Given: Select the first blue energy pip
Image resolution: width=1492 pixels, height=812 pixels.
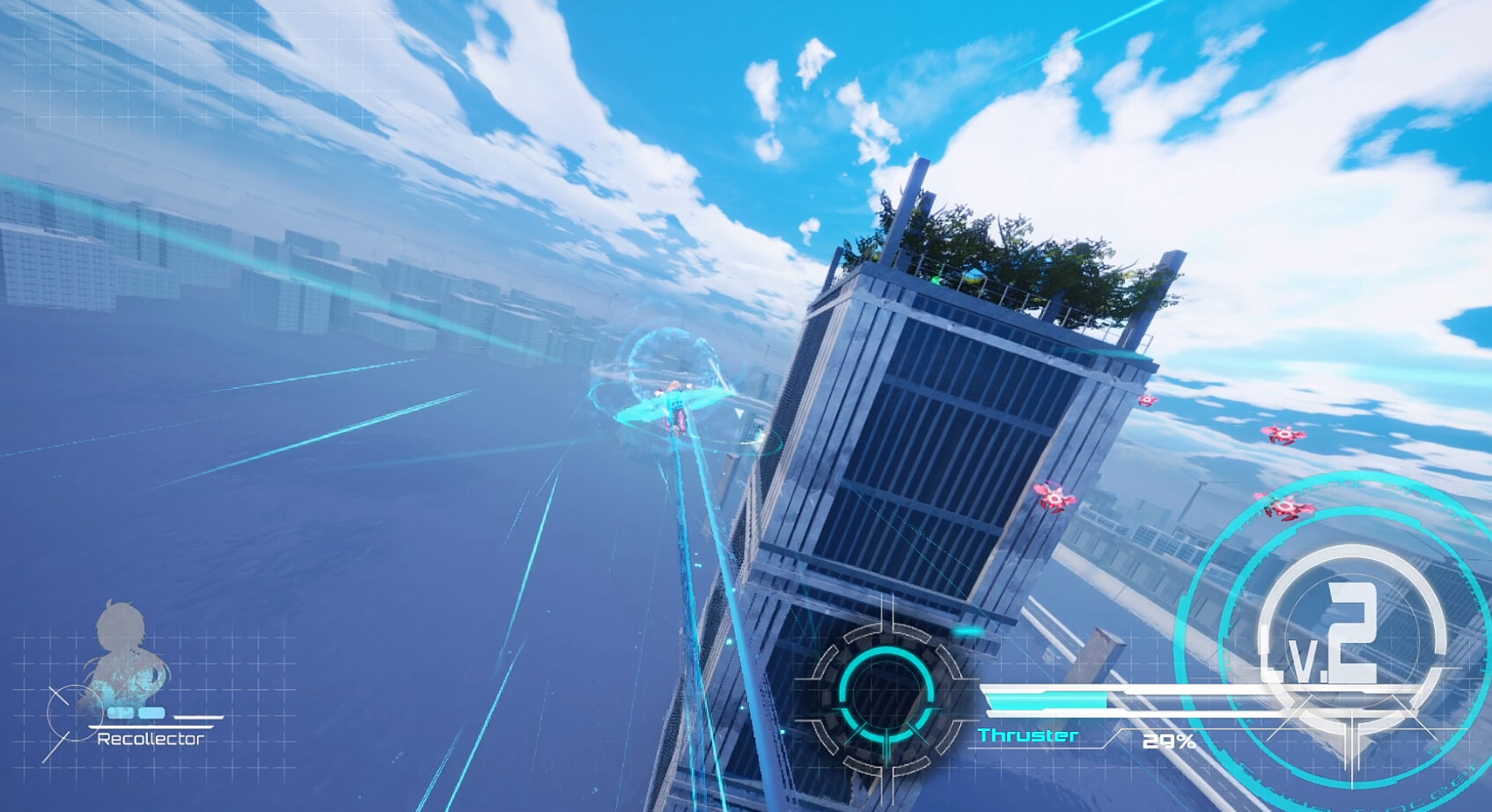Looking at the screenshot, I should 119,711.
